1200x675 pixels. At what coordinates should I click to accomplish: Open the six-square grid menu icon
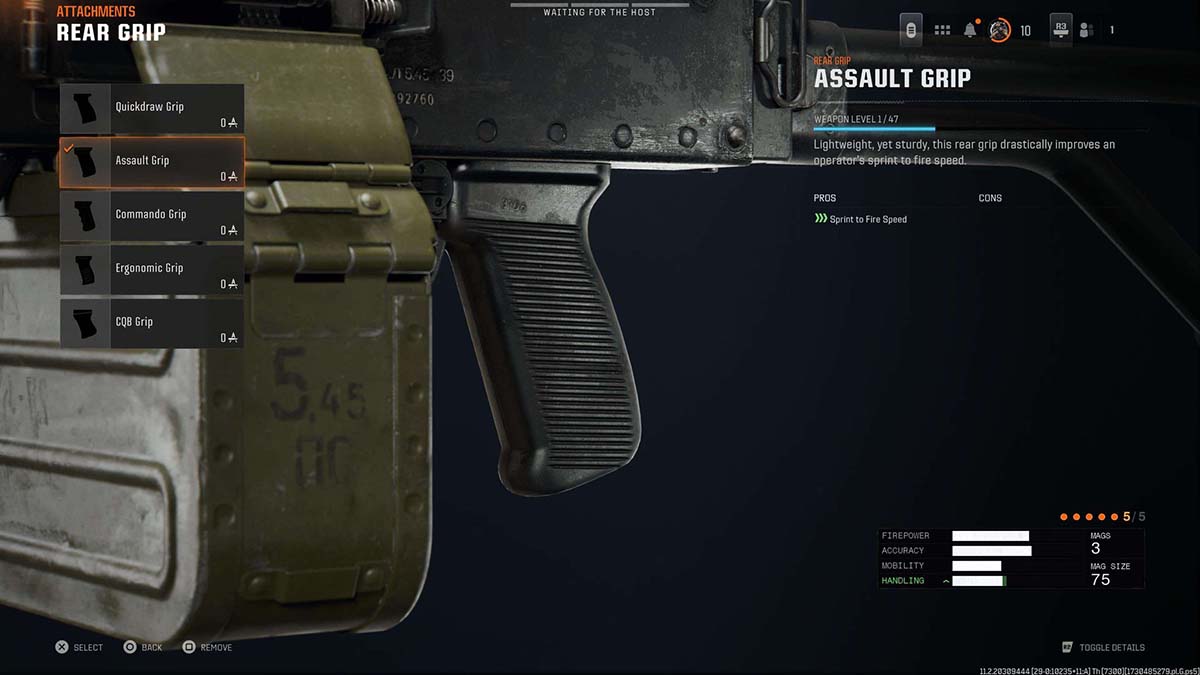[942, 30]
